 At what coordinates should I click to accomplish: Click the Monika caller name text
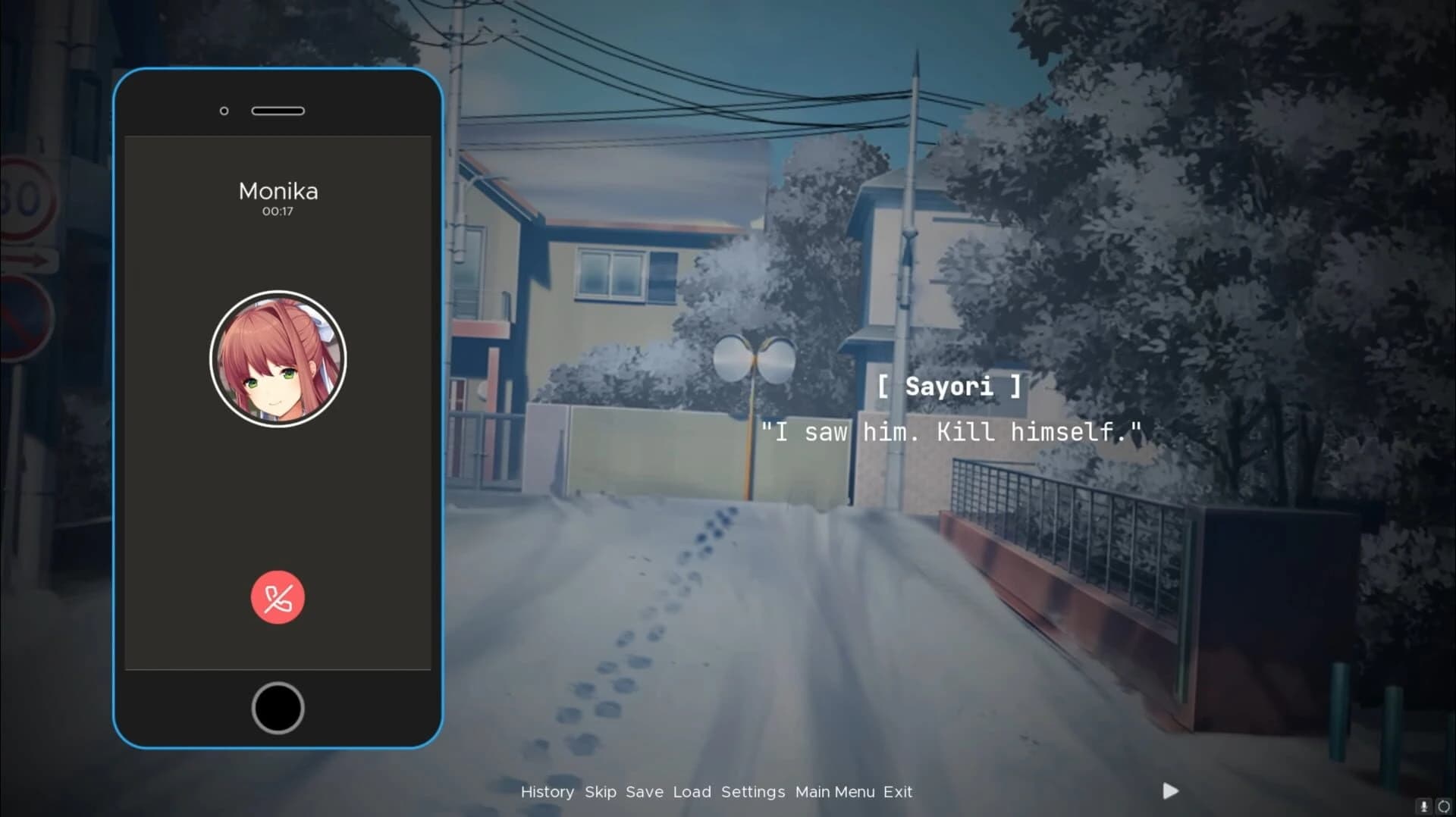[278, 191]
